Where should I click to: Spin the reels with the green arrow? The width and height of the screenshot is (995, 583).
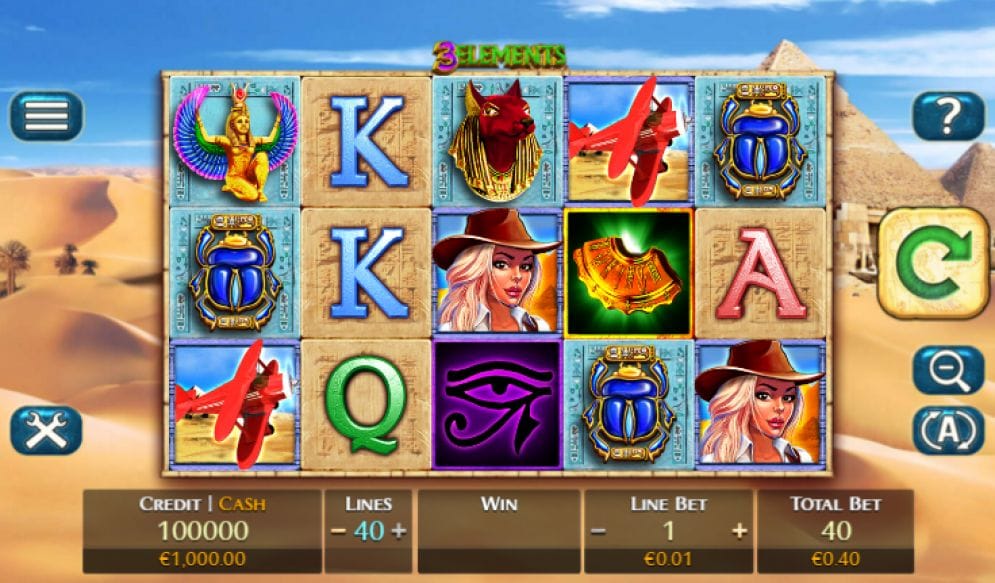[934, 262]
